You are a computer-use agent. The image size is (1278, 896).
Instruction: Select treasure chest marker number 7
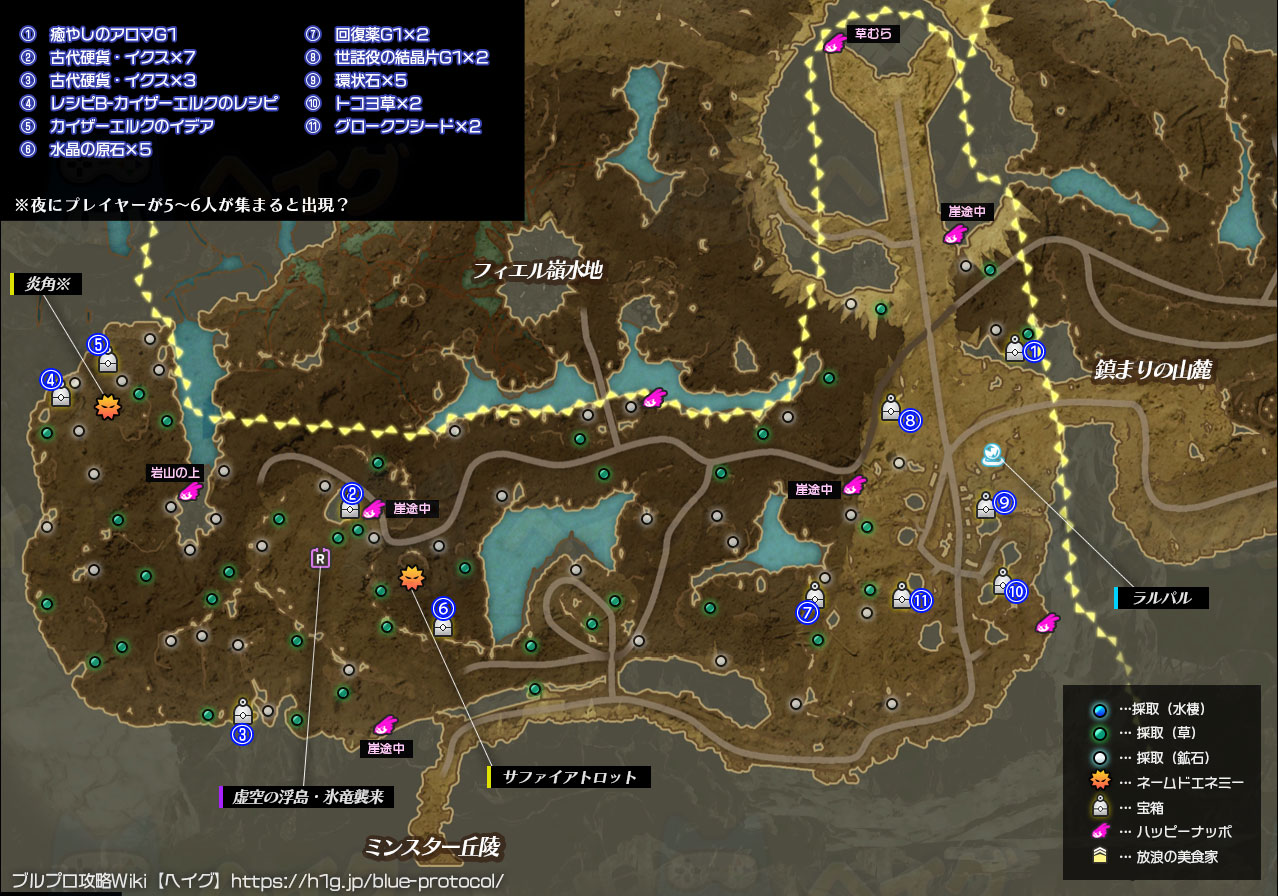(815, 597)
